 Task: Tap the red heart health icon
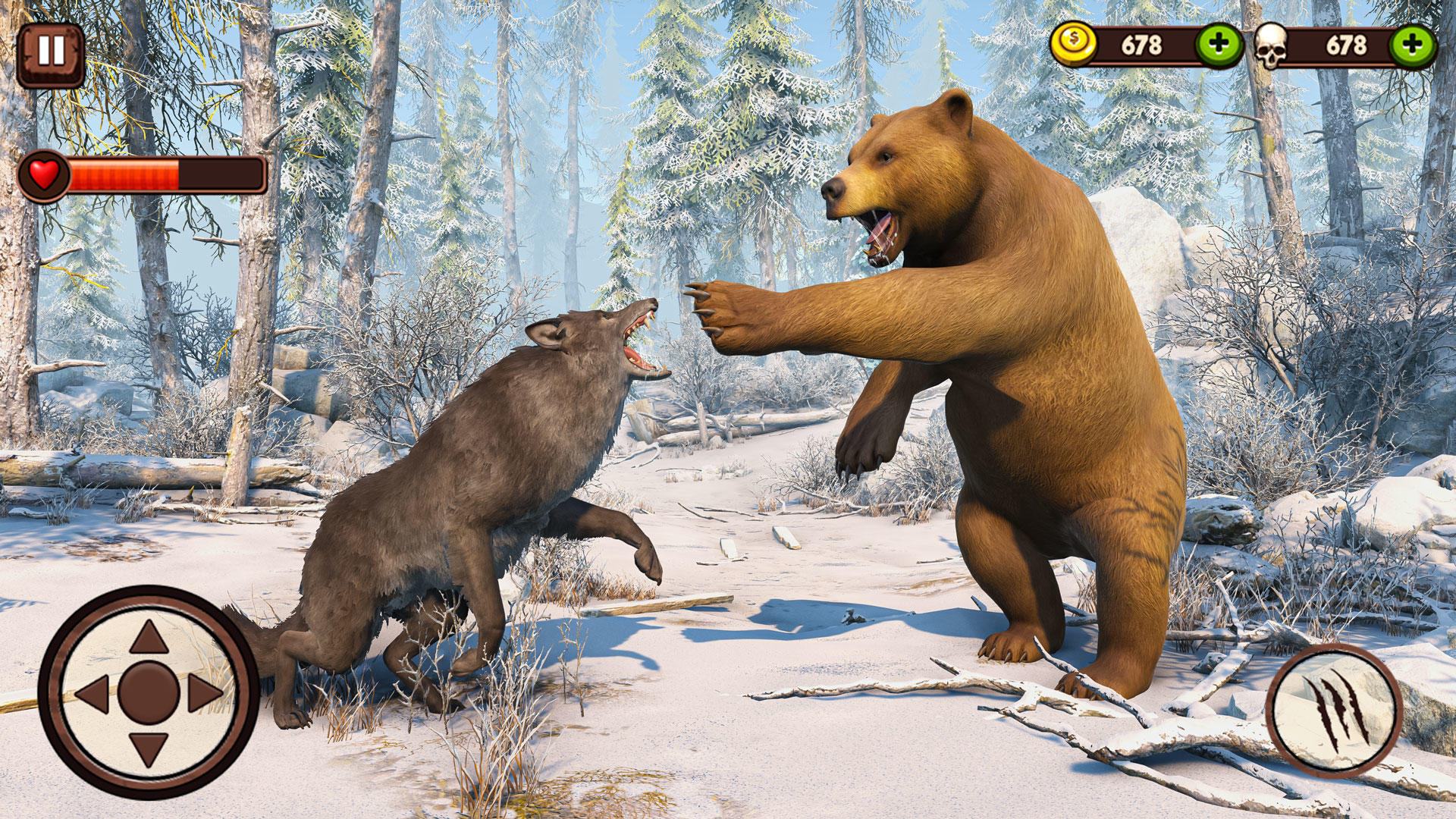[43, 175]
